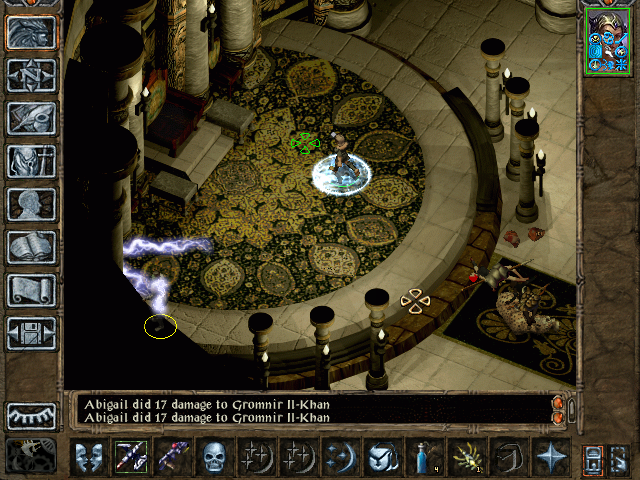The image size is (640, 480).
Task: Open the mage spellbook
Action: coord(31,247)
